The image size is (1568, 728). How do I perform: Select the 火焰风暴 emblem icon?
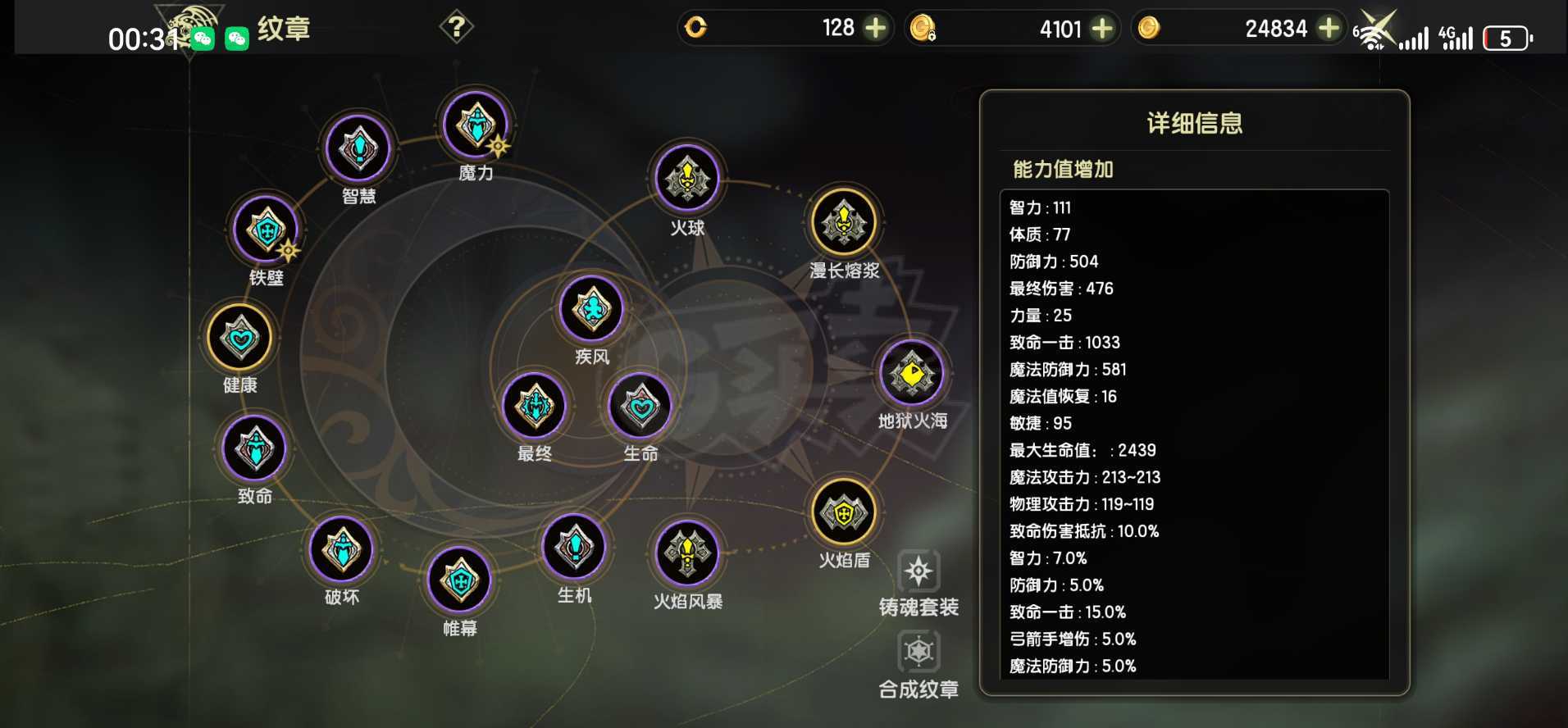(x=687, y=556)
